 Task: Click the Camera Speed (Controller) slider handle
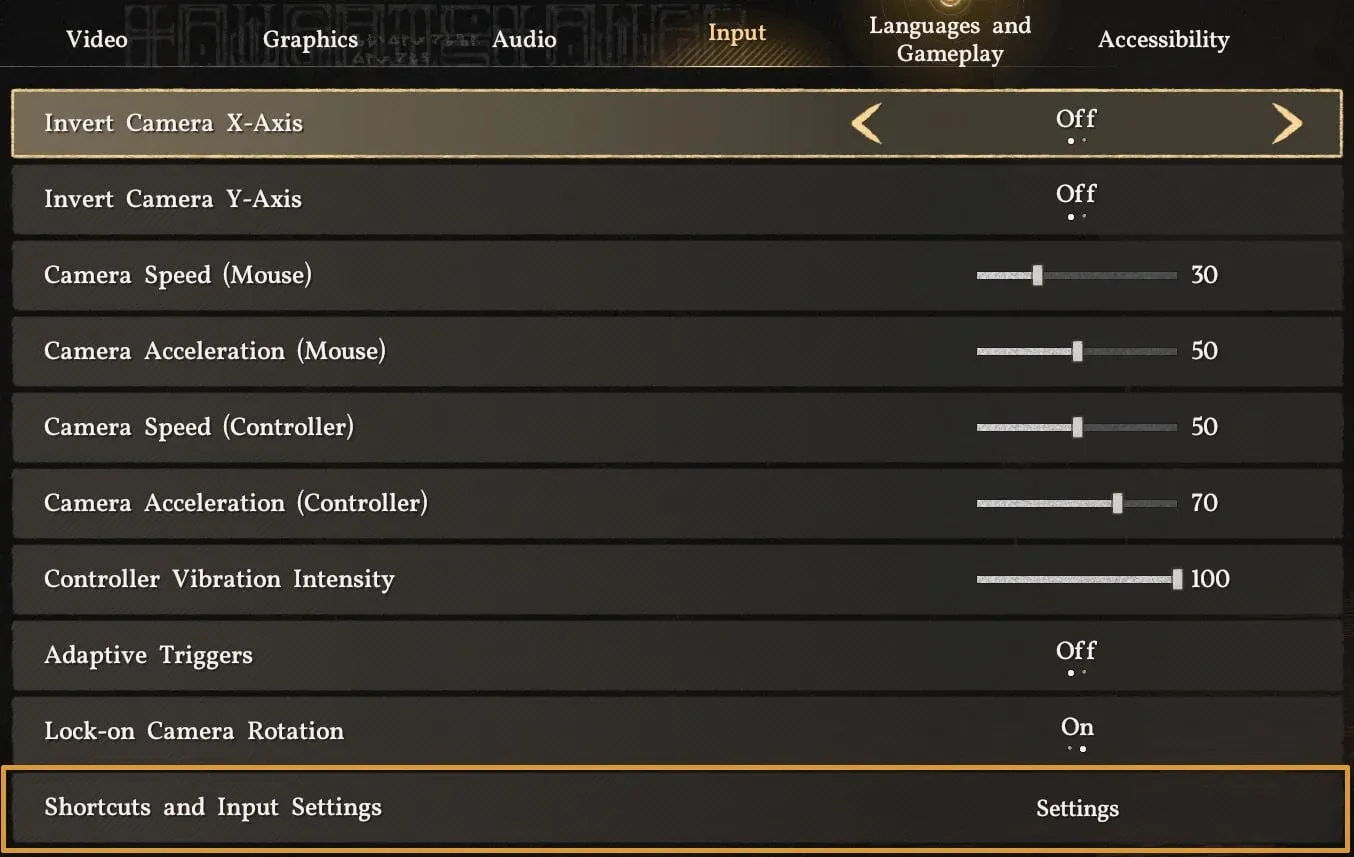coord(1079,427)
